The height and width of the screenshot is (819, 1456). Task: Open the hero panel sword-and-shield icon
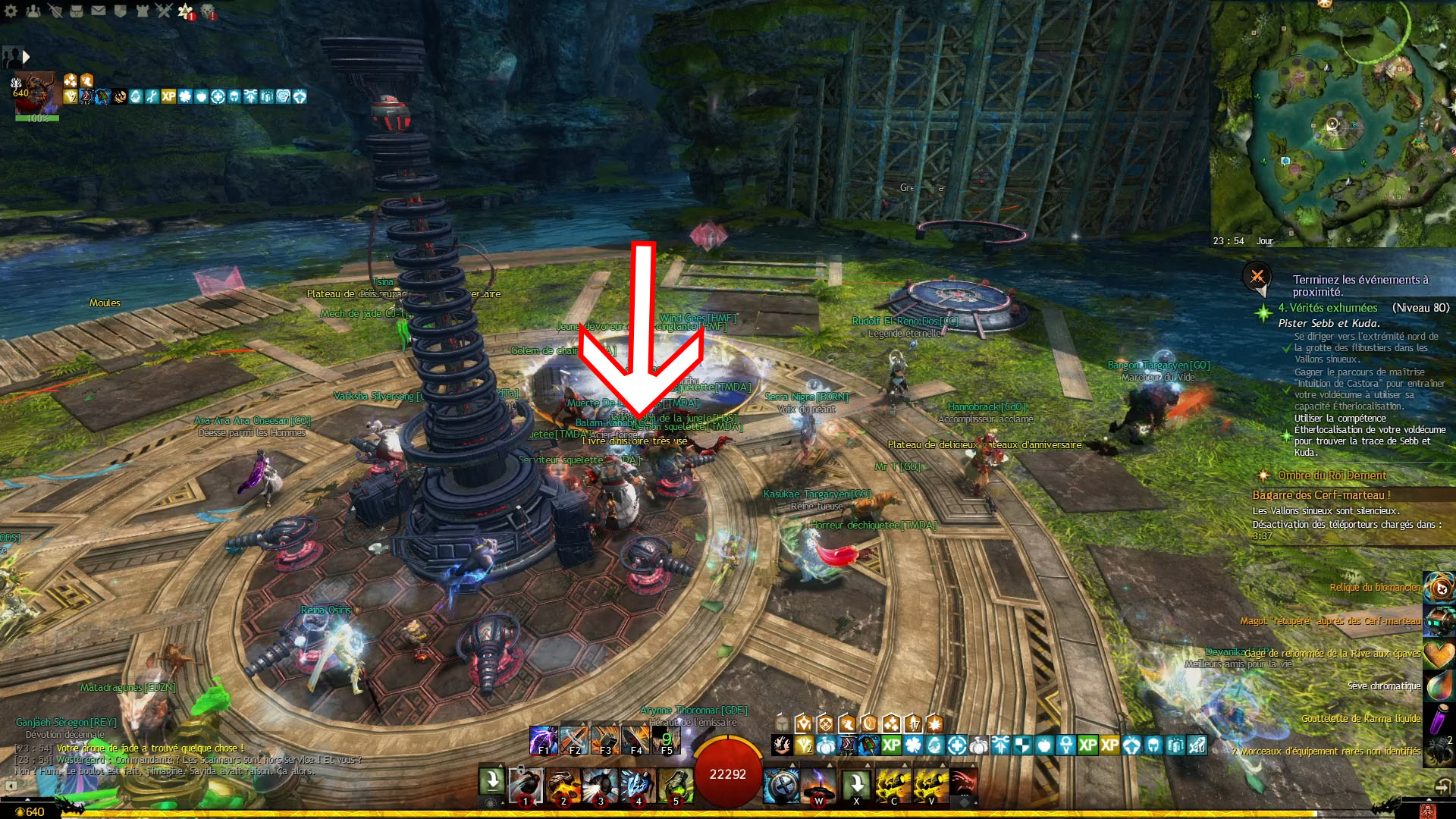[55, 11]
